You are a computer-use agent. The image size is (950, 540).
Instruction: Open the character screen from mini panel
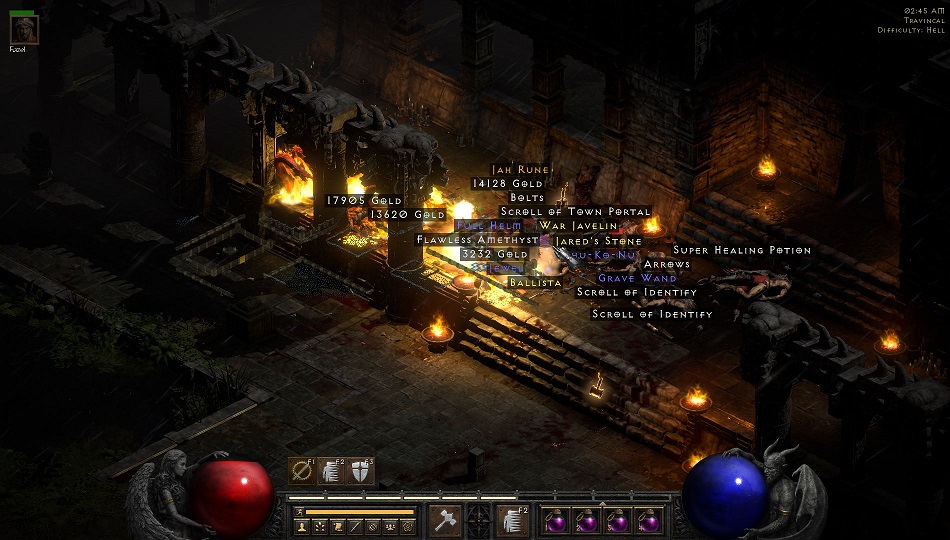pyautogui.click(x=300, y=526)
